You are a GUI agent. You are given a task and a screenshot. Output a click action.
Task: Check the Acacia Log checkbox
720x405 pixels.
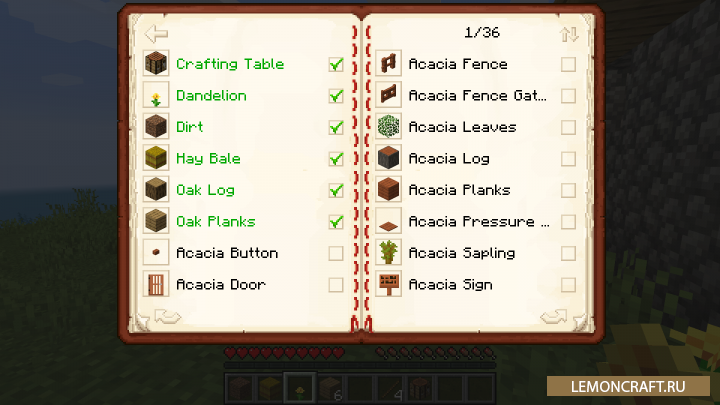click(x=568, y=159)
